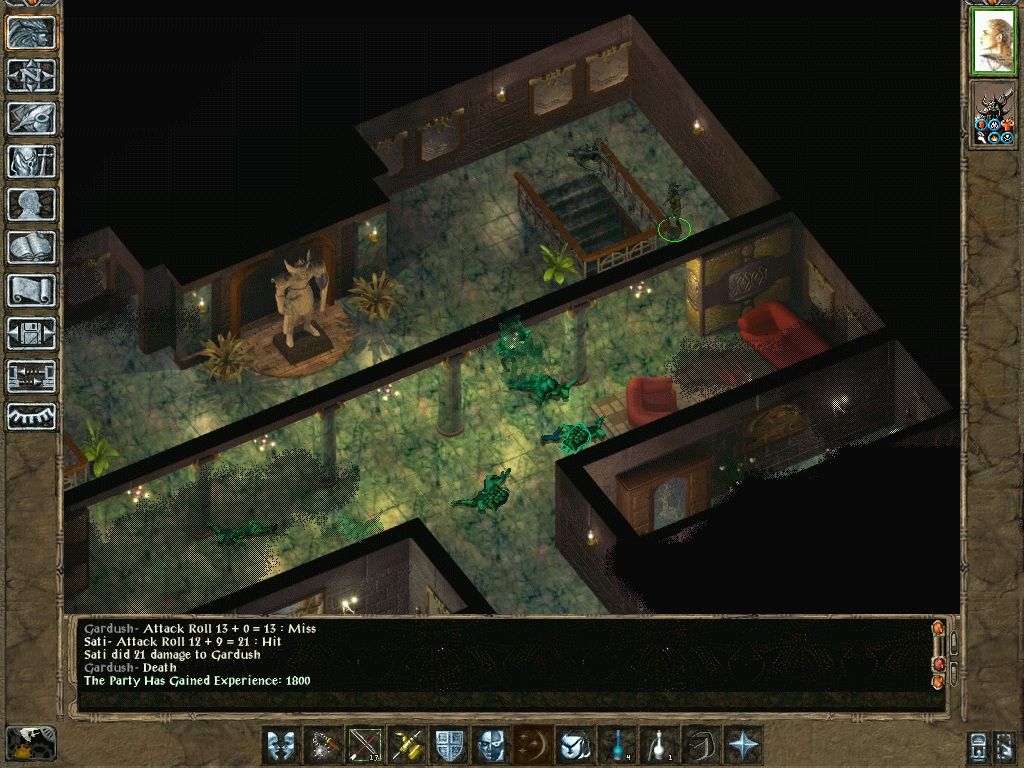Open the journal with the quill button
Viewport: 1024px width, 768px height.
point(31,118)
